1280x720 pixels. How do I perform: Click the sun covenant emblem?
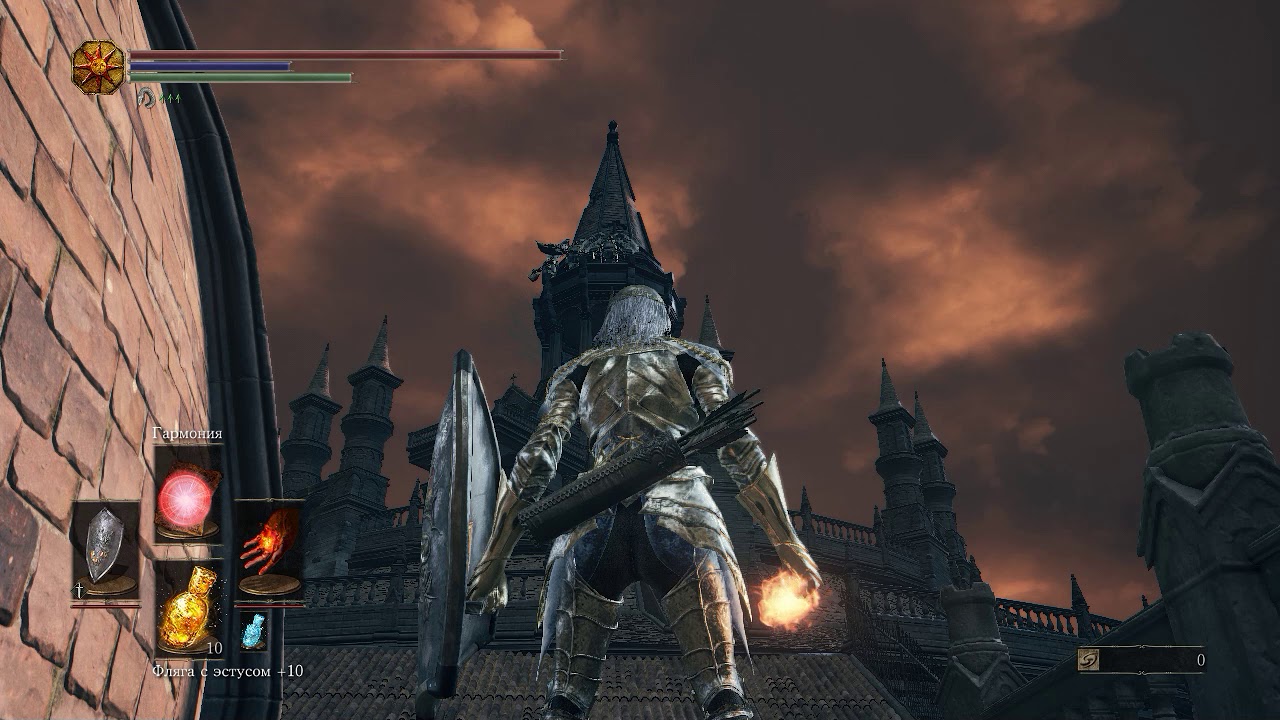pyautogui.click(x=99, y=68)
